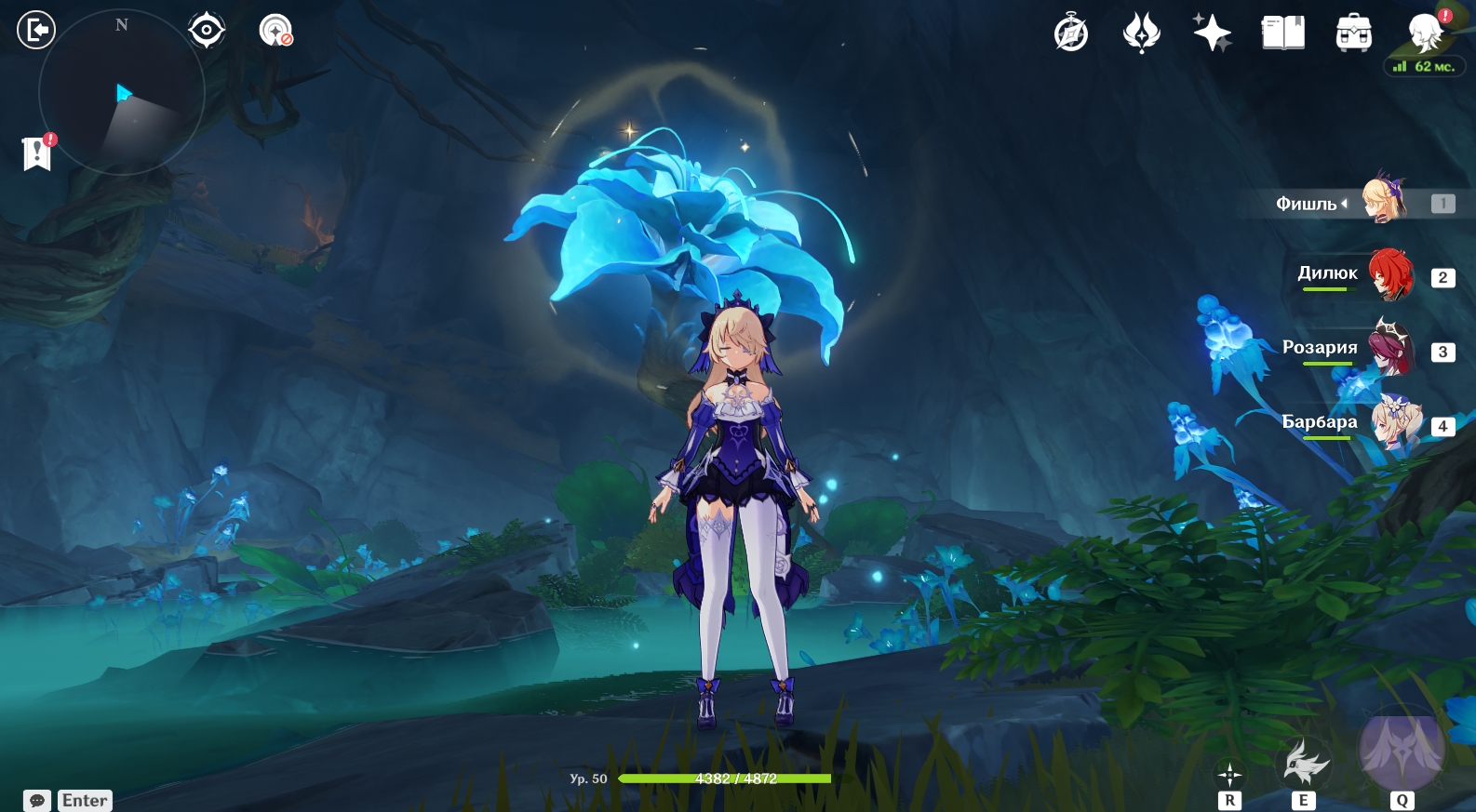
Task: Switch to party member Розария
Action: pos(1390,349)
